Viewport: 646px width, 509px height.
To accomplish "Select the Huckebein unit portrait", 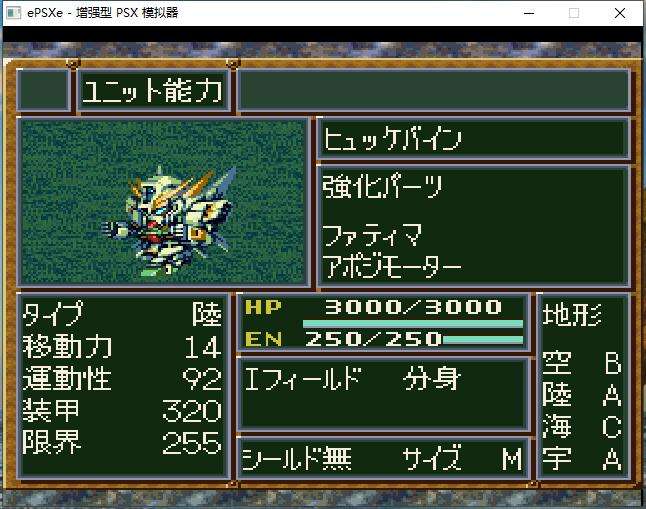I will point(163,202).
